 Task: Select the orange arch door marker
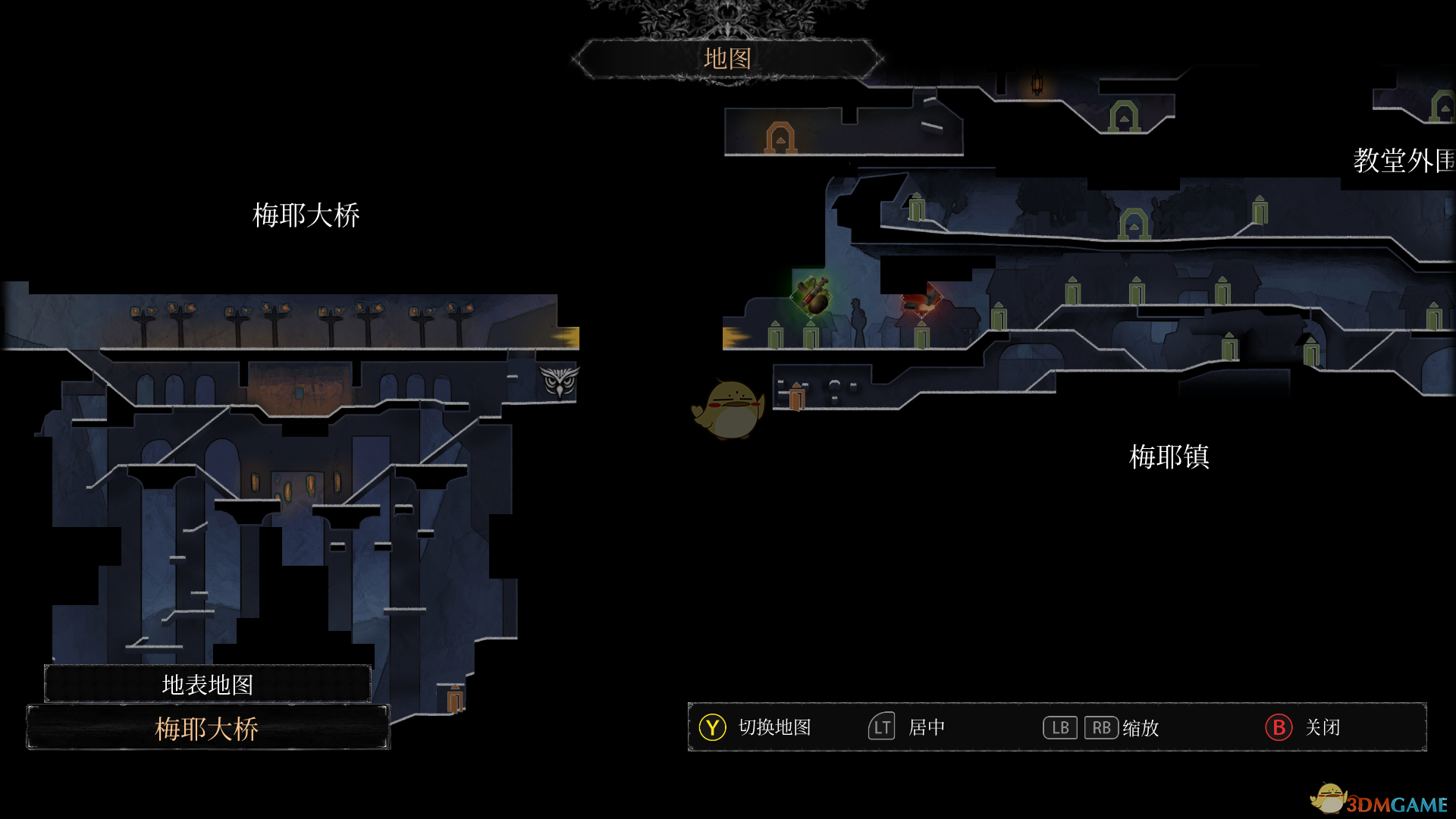780,138
